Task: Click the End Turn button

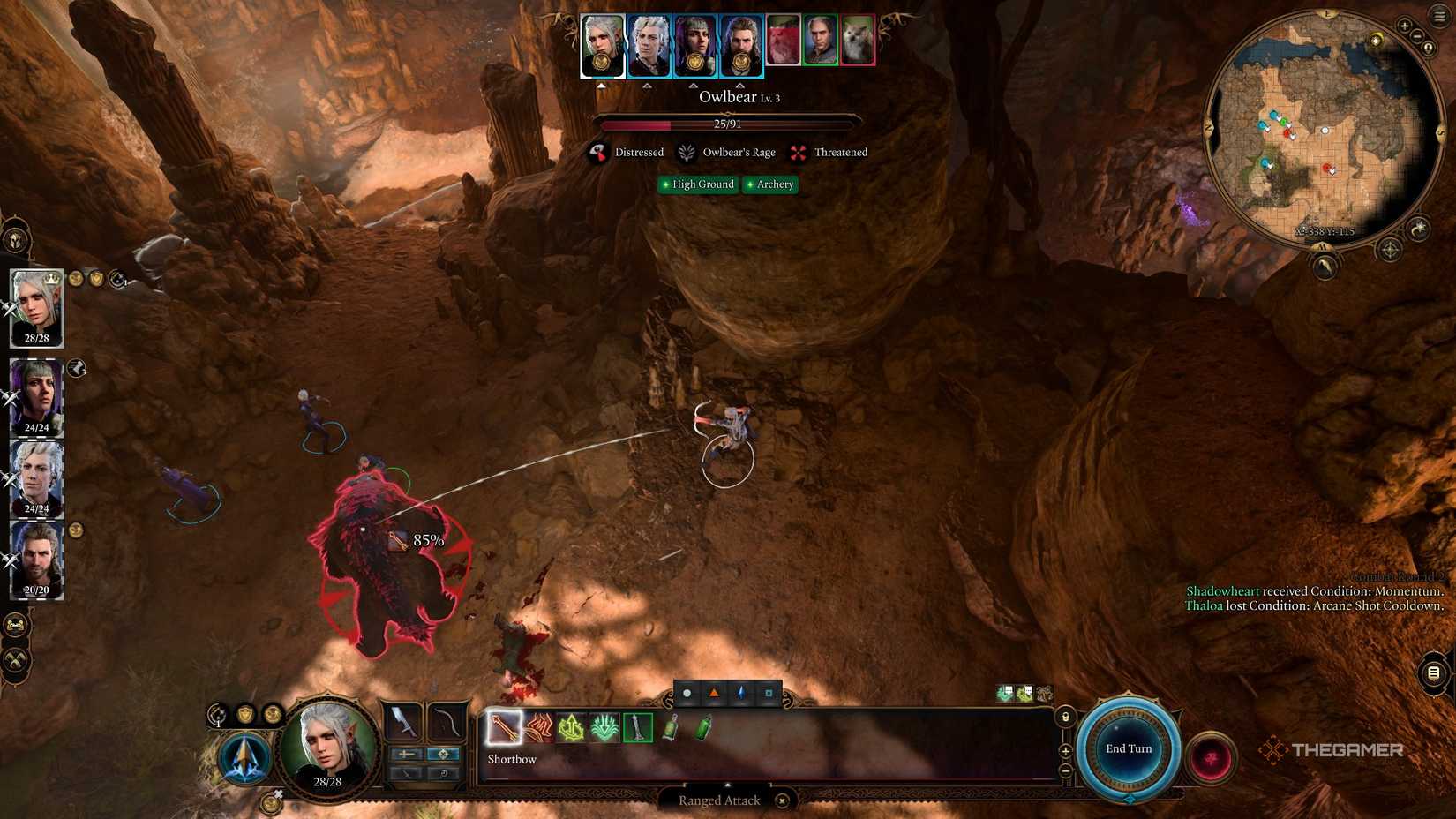Action: coord(1128,748)
